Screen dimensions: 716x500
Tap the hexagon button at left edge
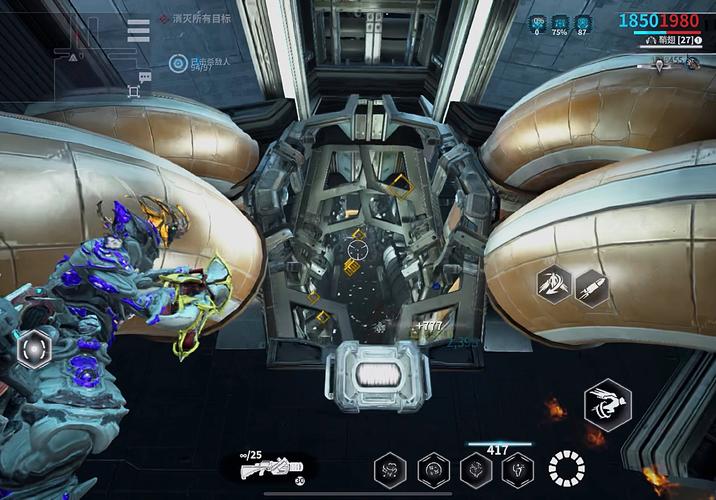(35, 350)
